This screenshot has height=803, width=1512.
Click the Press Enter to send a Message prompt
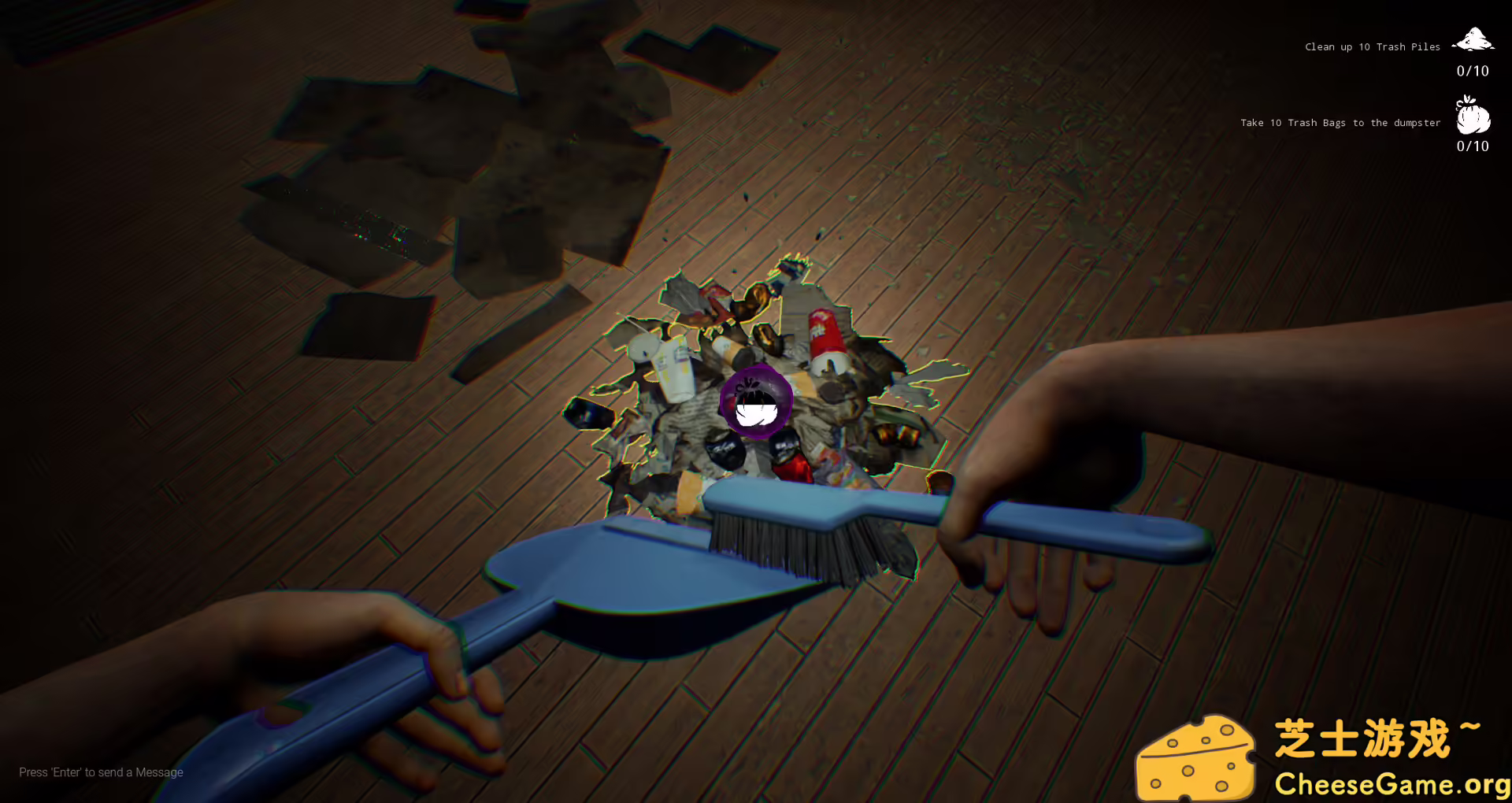pos(101,772)
